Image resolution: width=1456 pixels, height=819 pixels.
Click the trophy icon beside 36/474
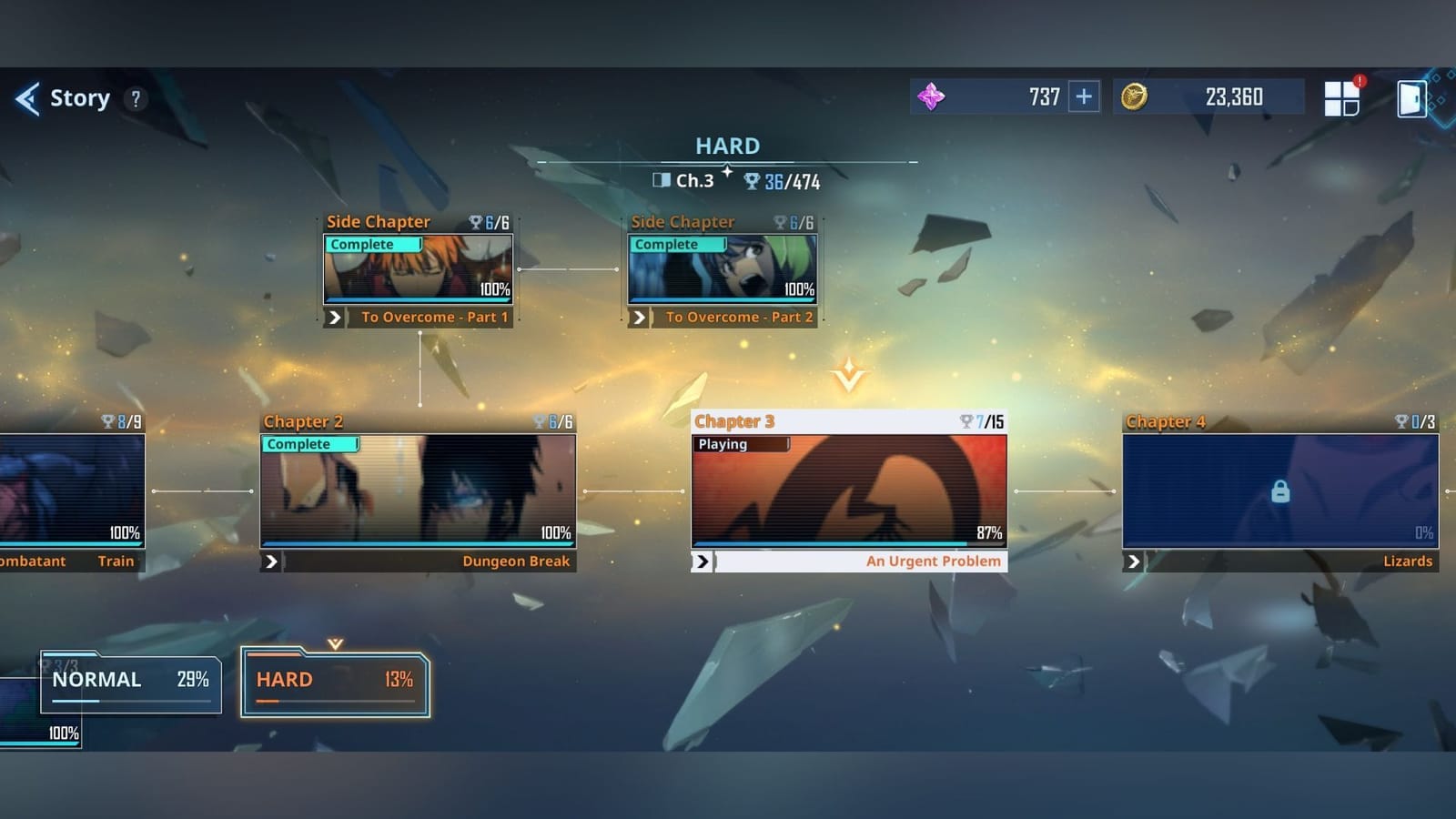751,182
